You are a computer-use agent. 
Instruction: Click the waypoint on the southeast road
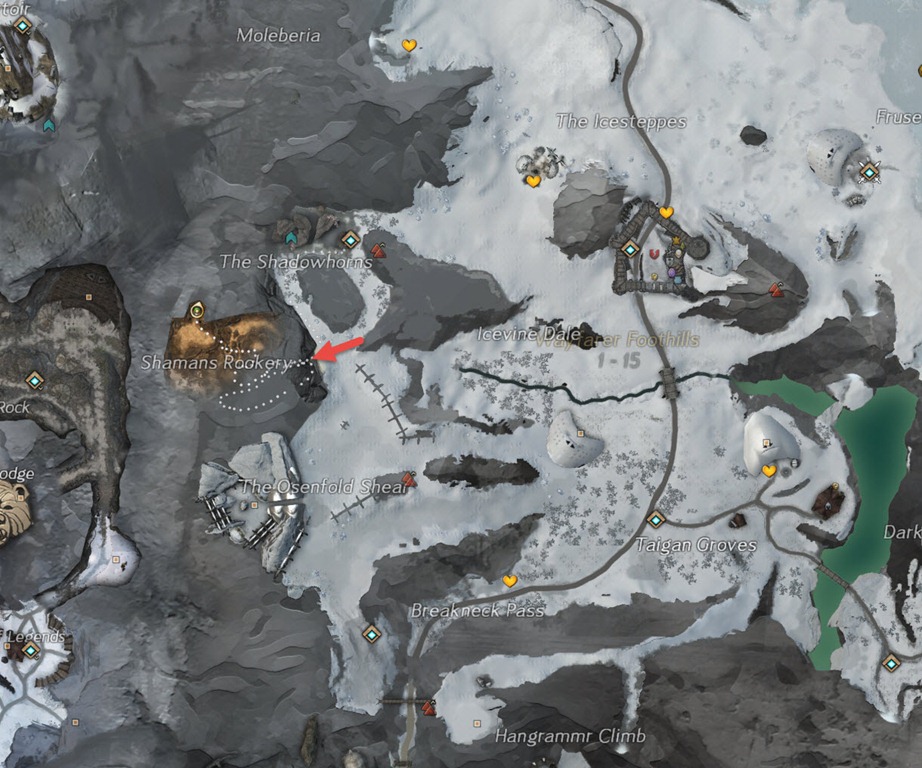[890, 663]
